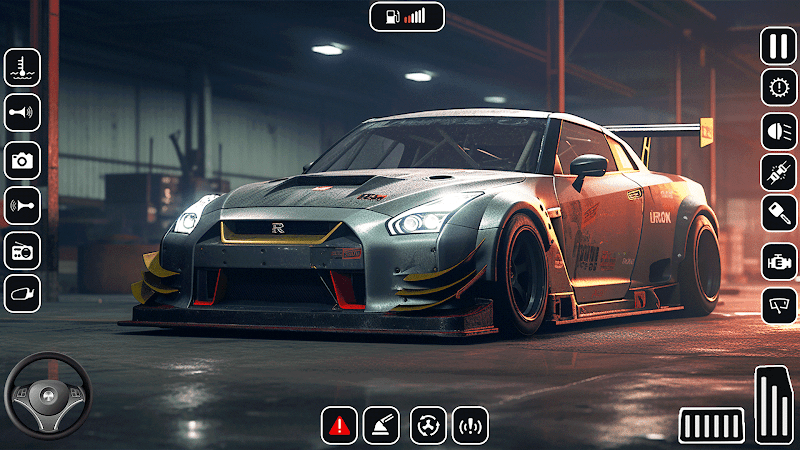Activate the windshield wiper
800x450 pixels.
point(778,304)
